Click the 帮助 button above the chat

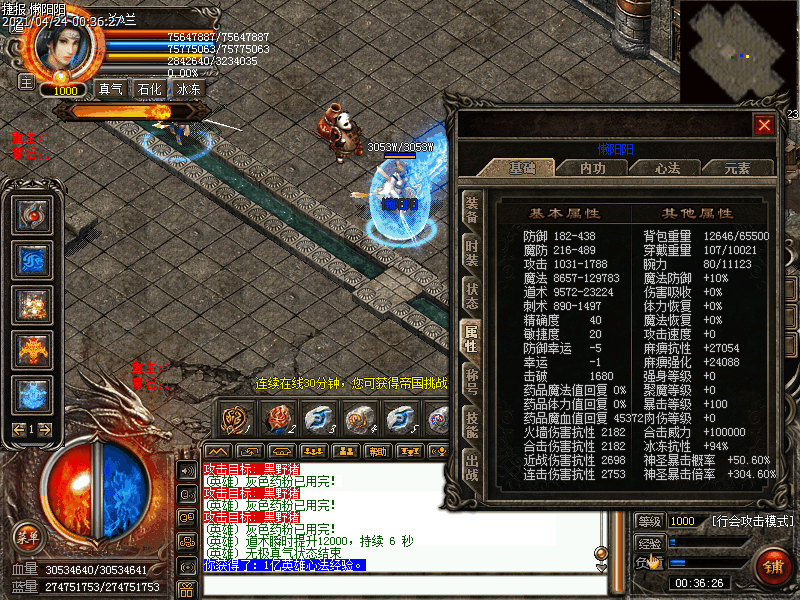[376, 451]
